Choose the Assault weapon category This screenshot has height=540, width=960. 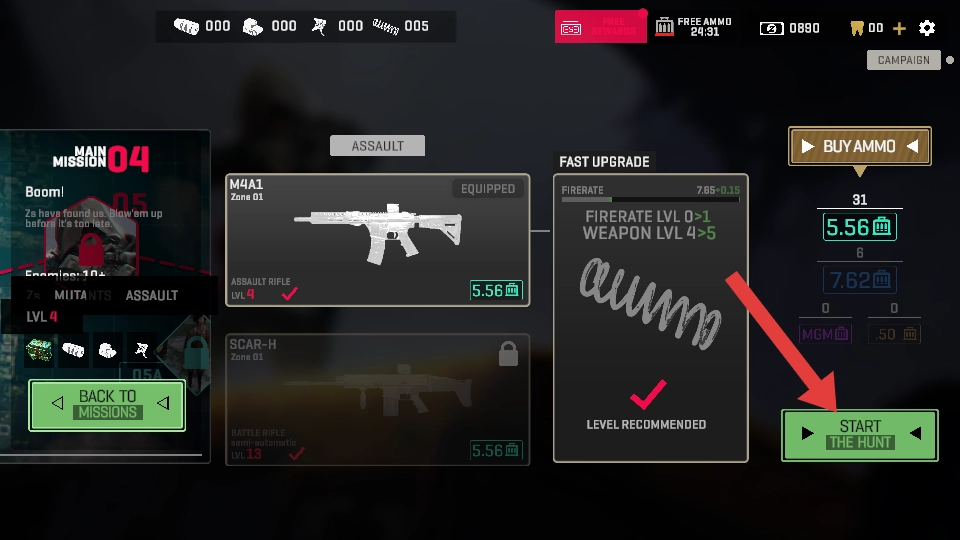pyautogui.click(x=377, y=146)
